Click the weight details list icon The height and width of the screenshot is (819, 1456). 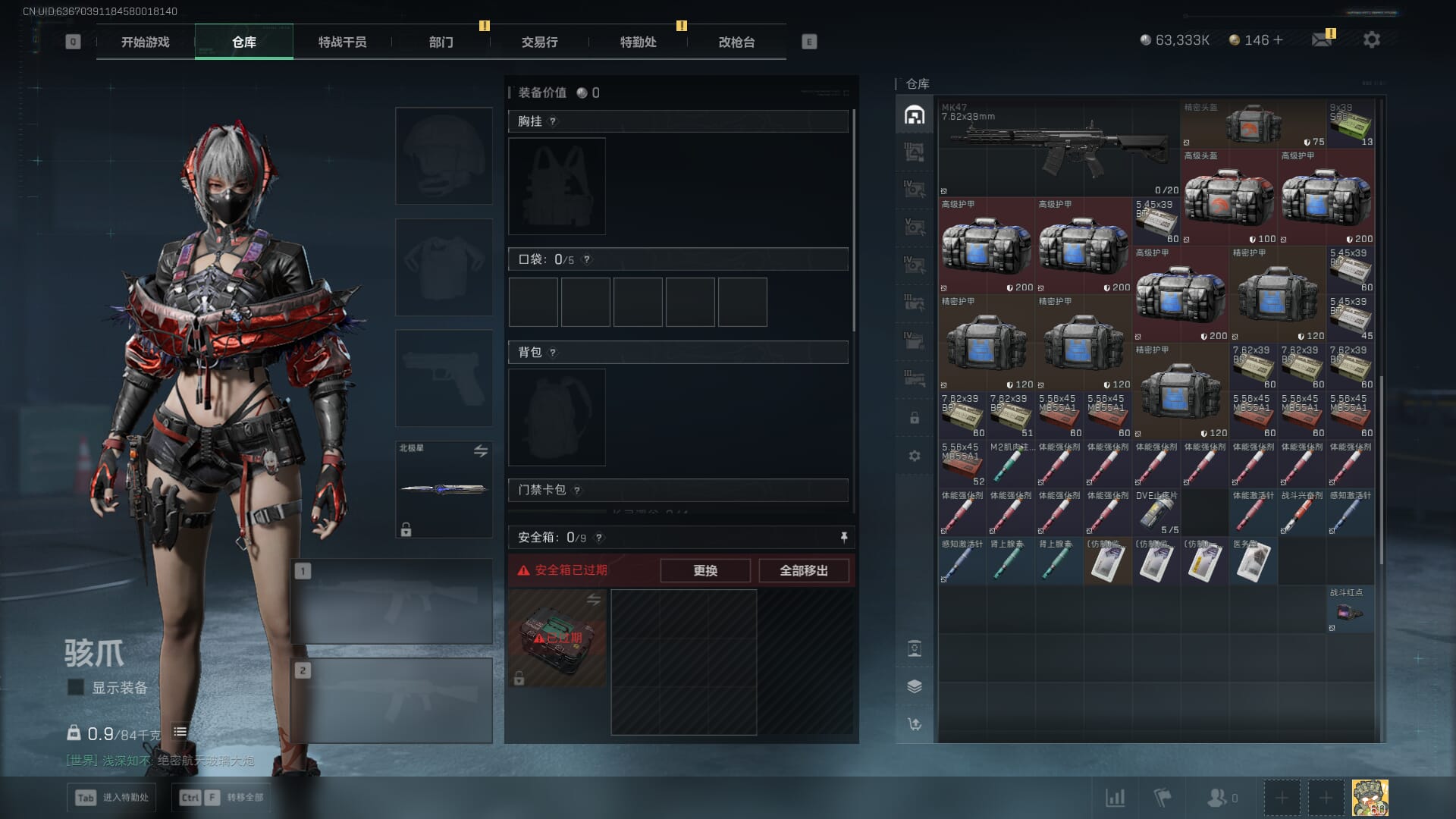(x=180, y=732)
